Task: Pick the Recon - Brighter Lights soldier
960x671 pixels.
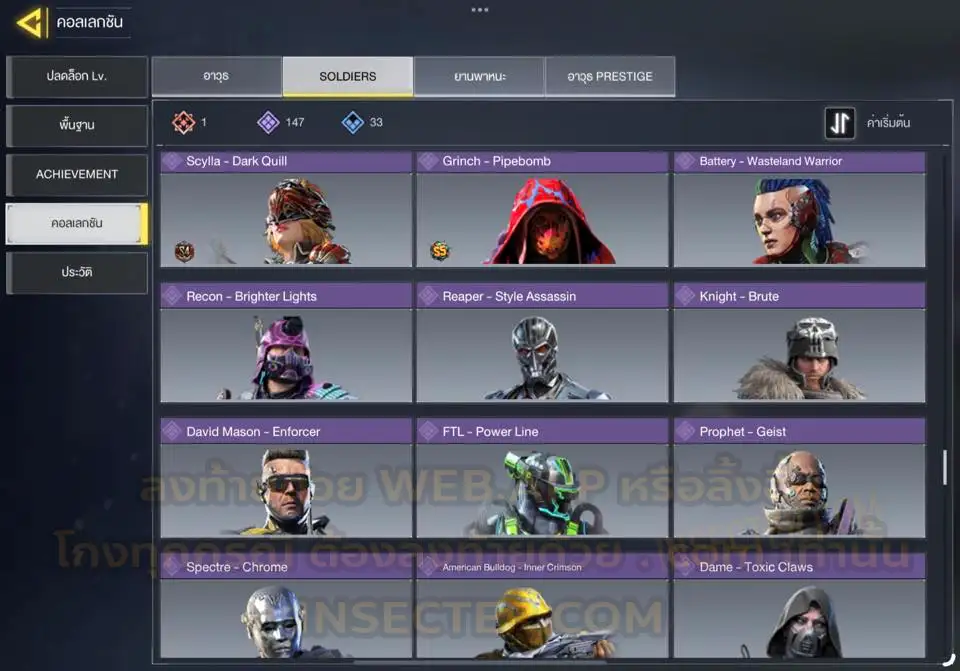Action: click(x=286, y=344)
